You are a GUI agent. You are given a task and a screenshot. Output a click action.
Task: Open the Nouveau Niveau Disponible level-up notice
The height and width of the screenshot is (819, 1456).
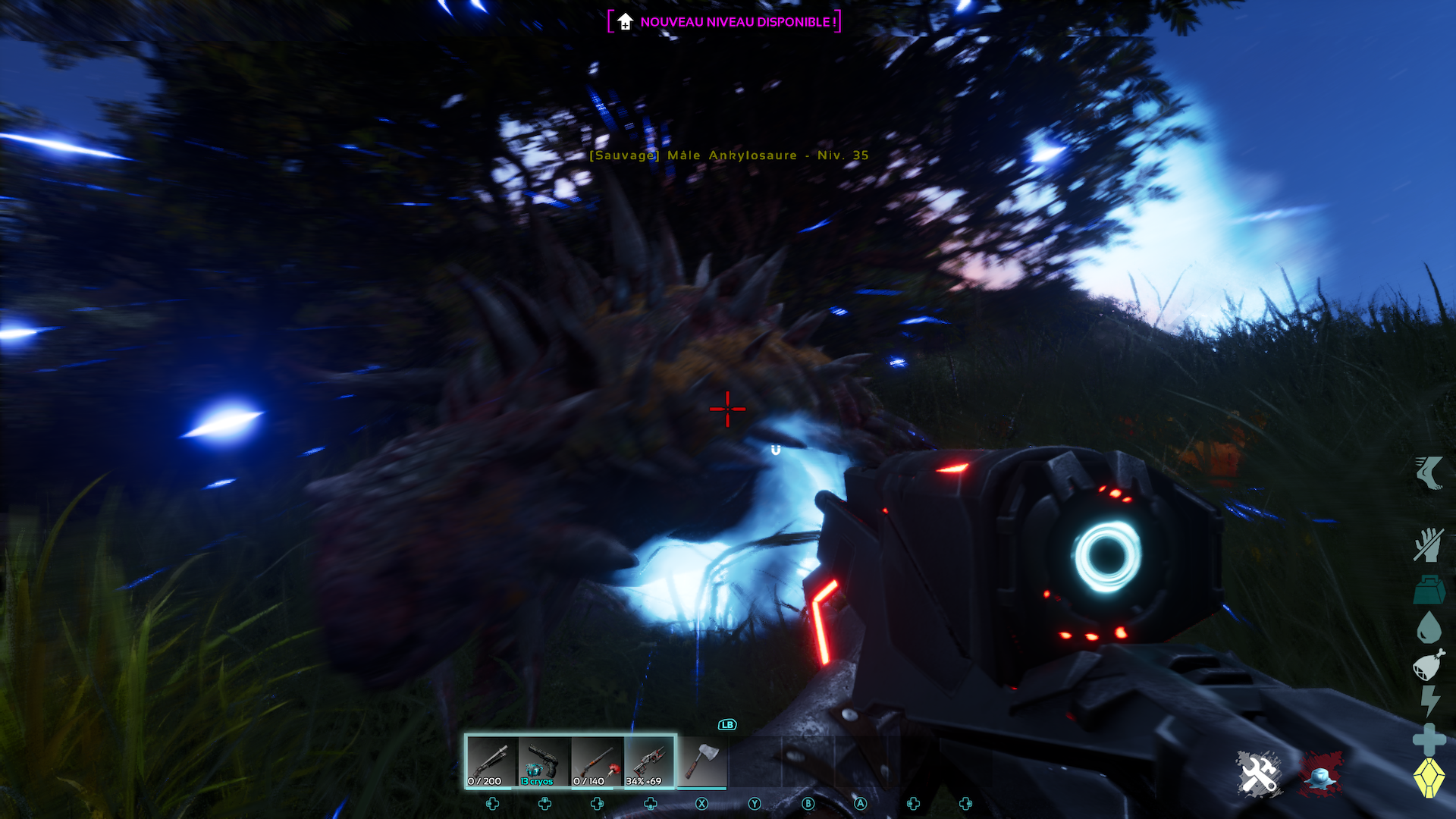click(x=725, y=22)
